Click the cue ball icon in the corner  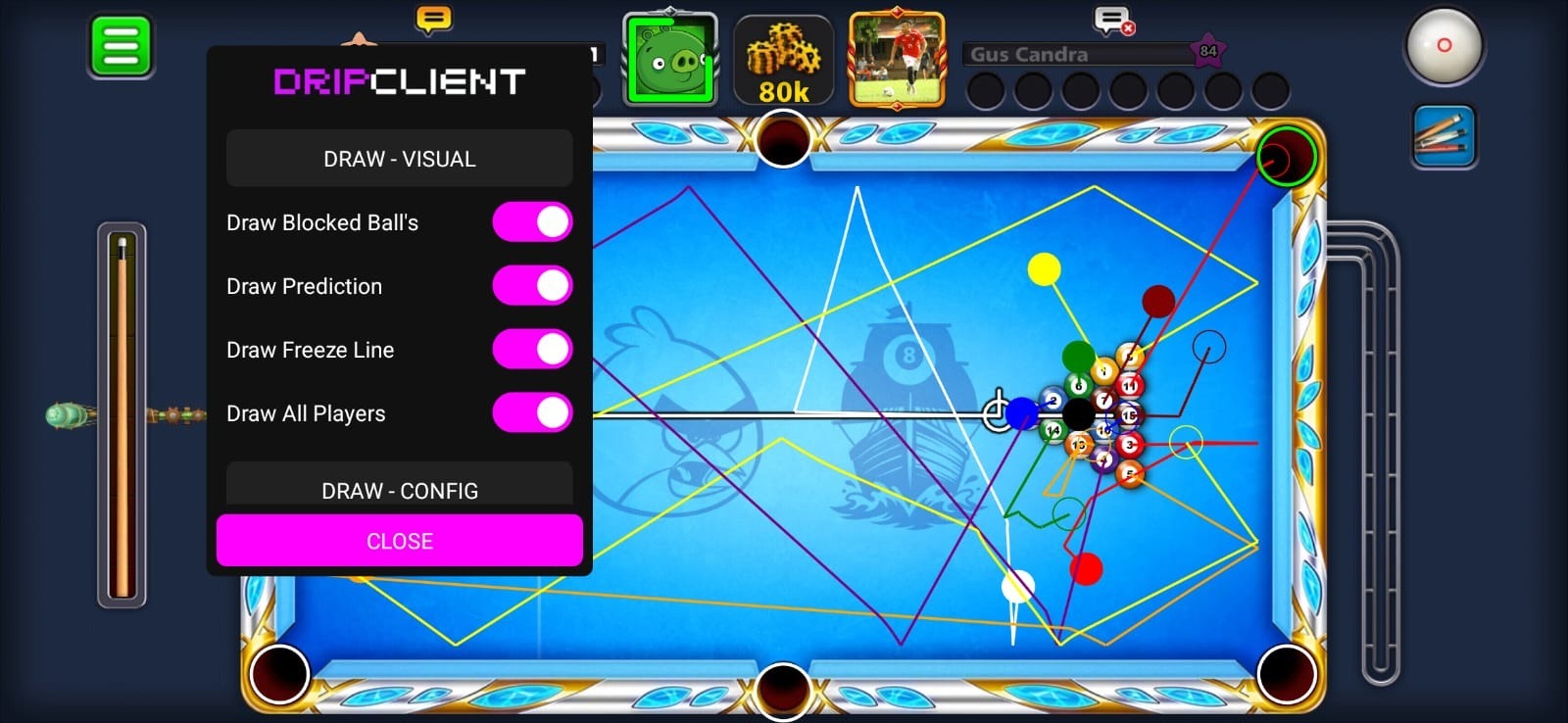click(1445, 46)
